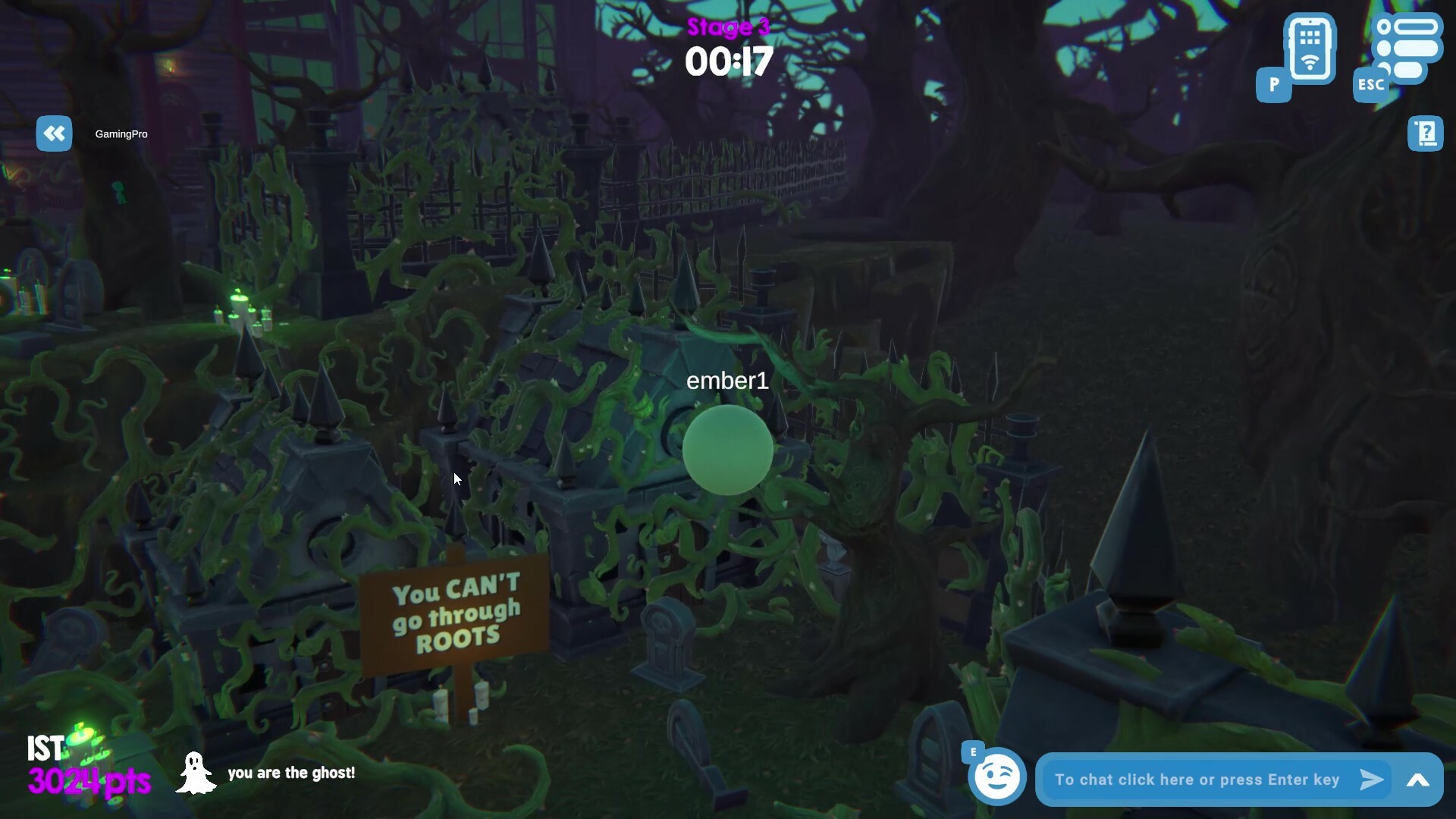Click the 'you are the ghost!' message

[292, 773]
